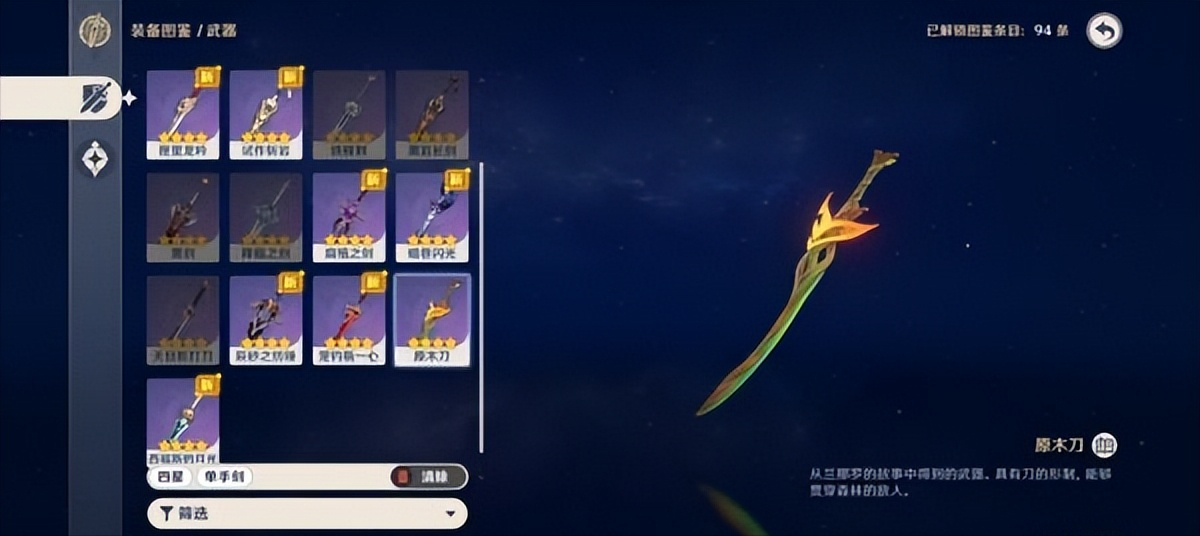Select the highlighted 原木刀 card
The width and height of the screenshot is (1200, 536).
click(x=432, y=320)
